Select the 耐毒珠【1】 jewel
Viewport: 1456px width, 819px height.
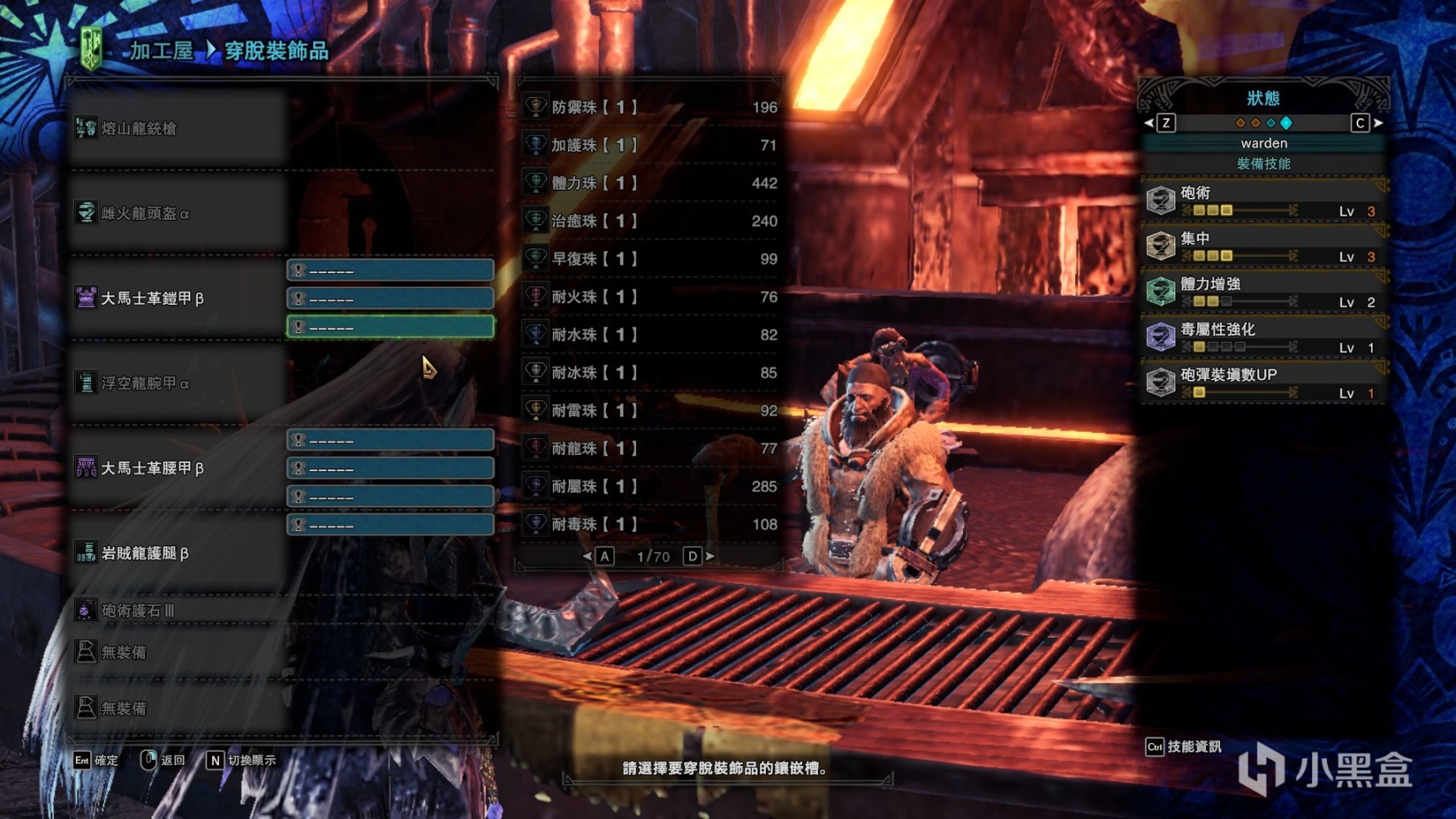[649, 524]
